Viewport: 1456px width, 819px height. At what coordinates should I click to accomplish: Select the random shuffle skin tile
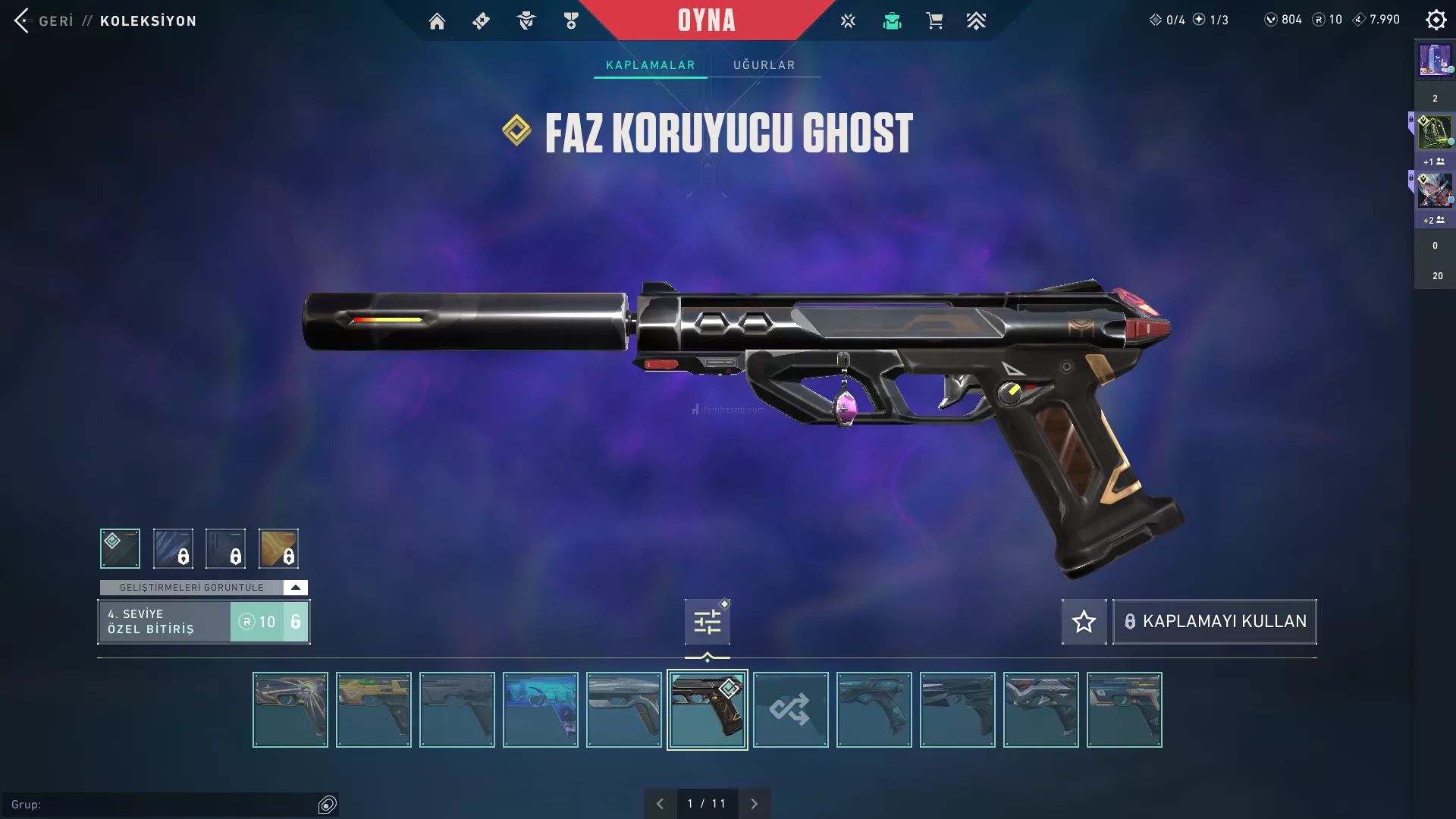point(790,710)
